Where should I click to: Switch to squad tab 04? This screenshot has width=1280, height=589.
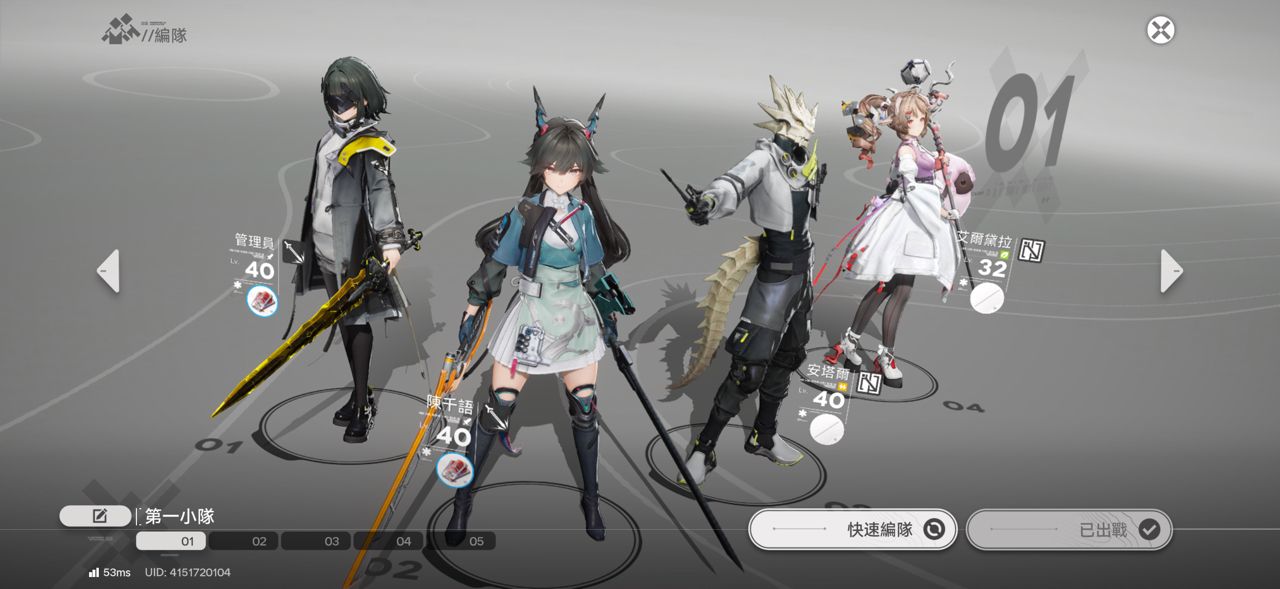tap(403, 541)
